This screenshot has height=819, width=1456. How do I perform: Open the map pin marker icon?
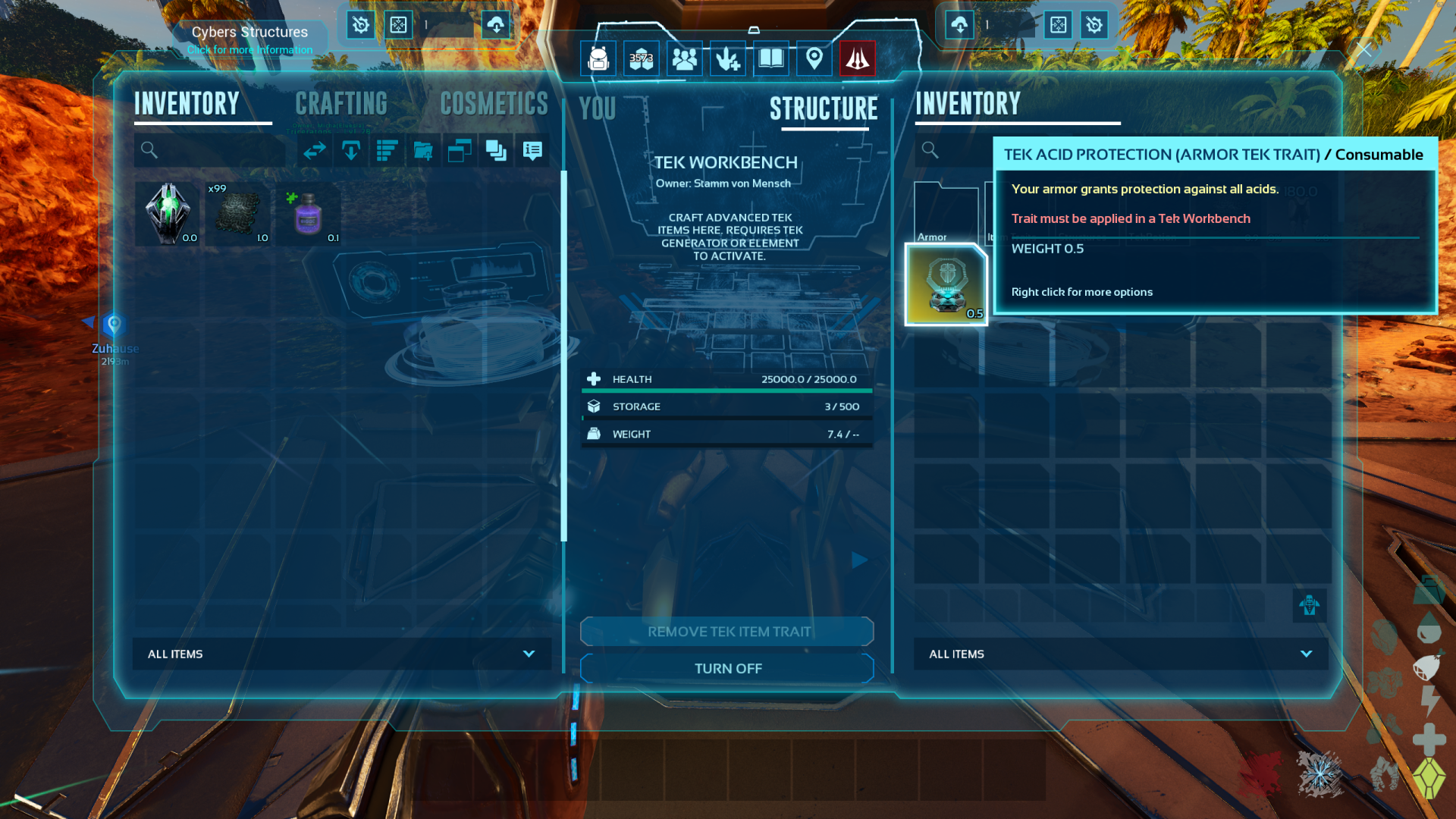coord(814,58)
